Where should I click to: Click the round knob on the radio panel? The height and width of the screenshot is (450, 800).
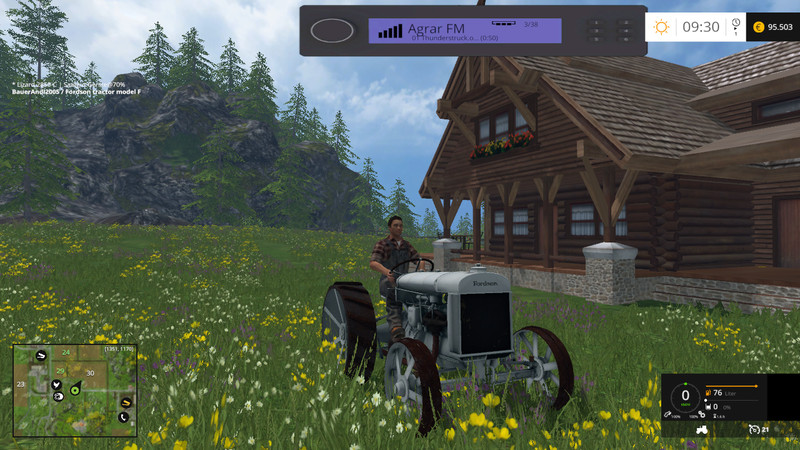[x=333, y=30]
